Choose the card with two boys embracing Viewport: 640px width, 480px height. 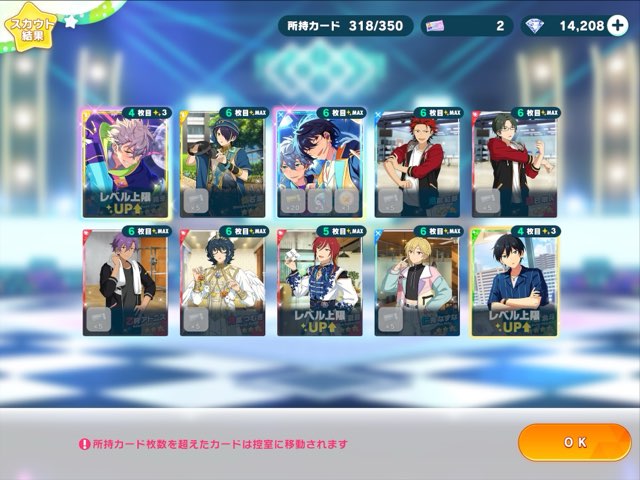coord(320,163)
